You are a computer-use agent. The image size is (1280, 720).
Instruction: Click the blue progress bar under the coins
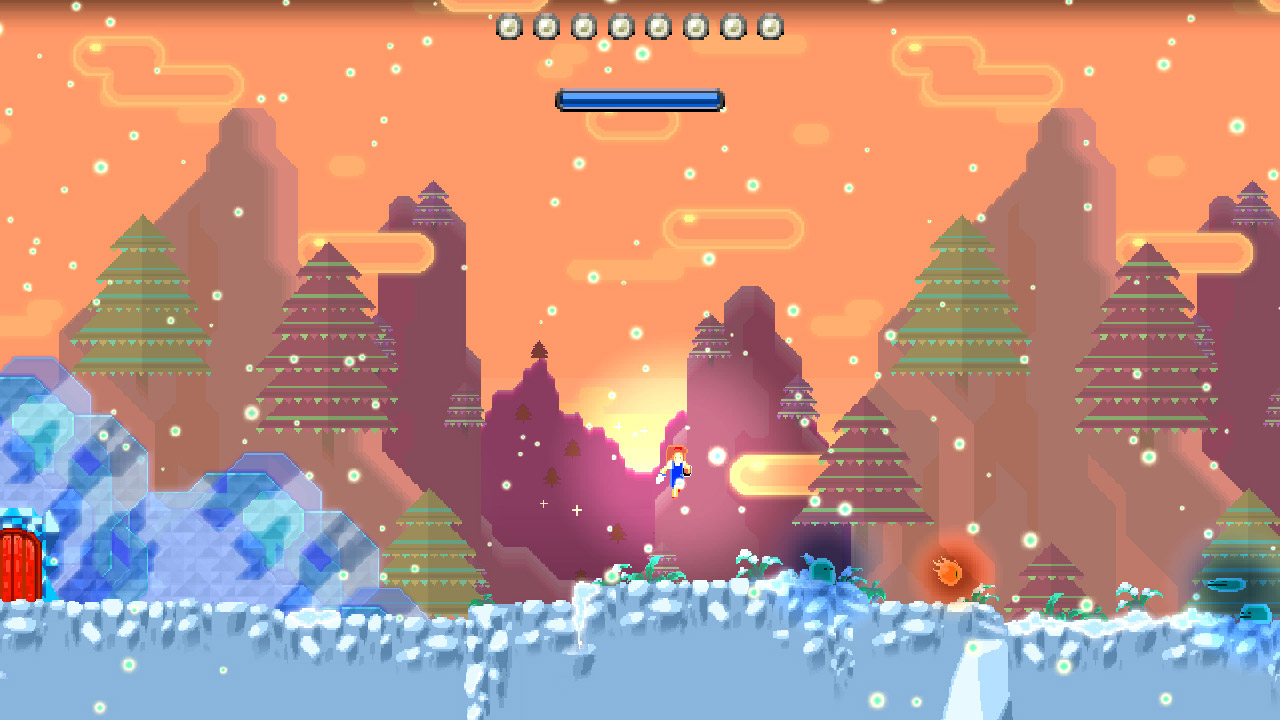(x=640, y=99)
